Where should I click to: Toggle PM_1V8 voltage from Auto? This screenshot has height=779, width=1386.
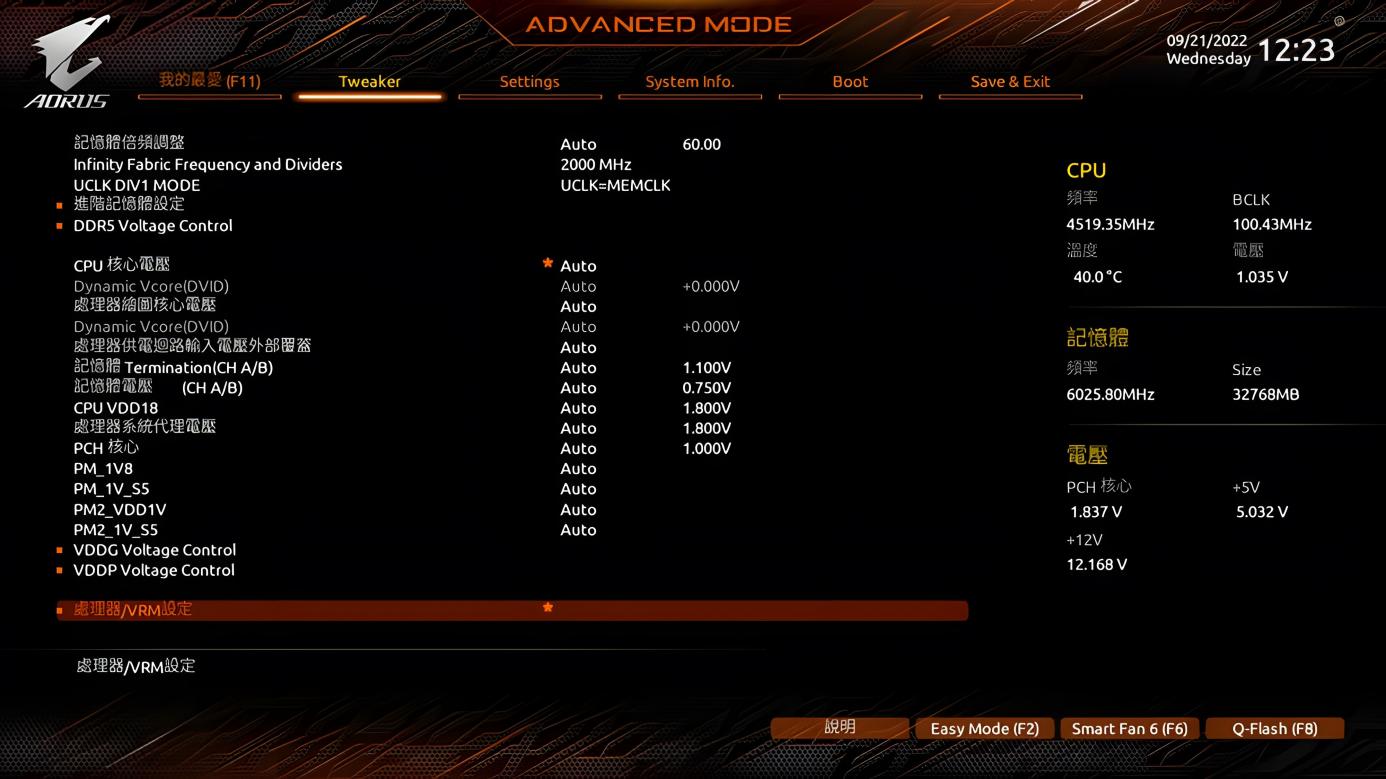(x=578, y=468)
